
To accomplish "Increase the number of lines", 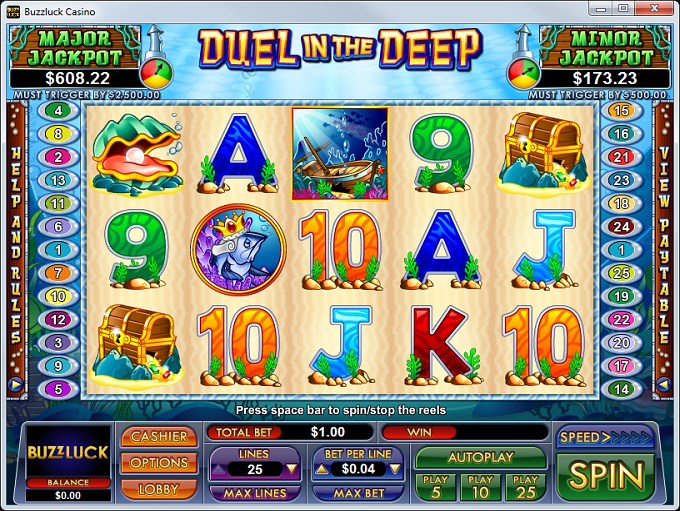I will coord(219,468).
